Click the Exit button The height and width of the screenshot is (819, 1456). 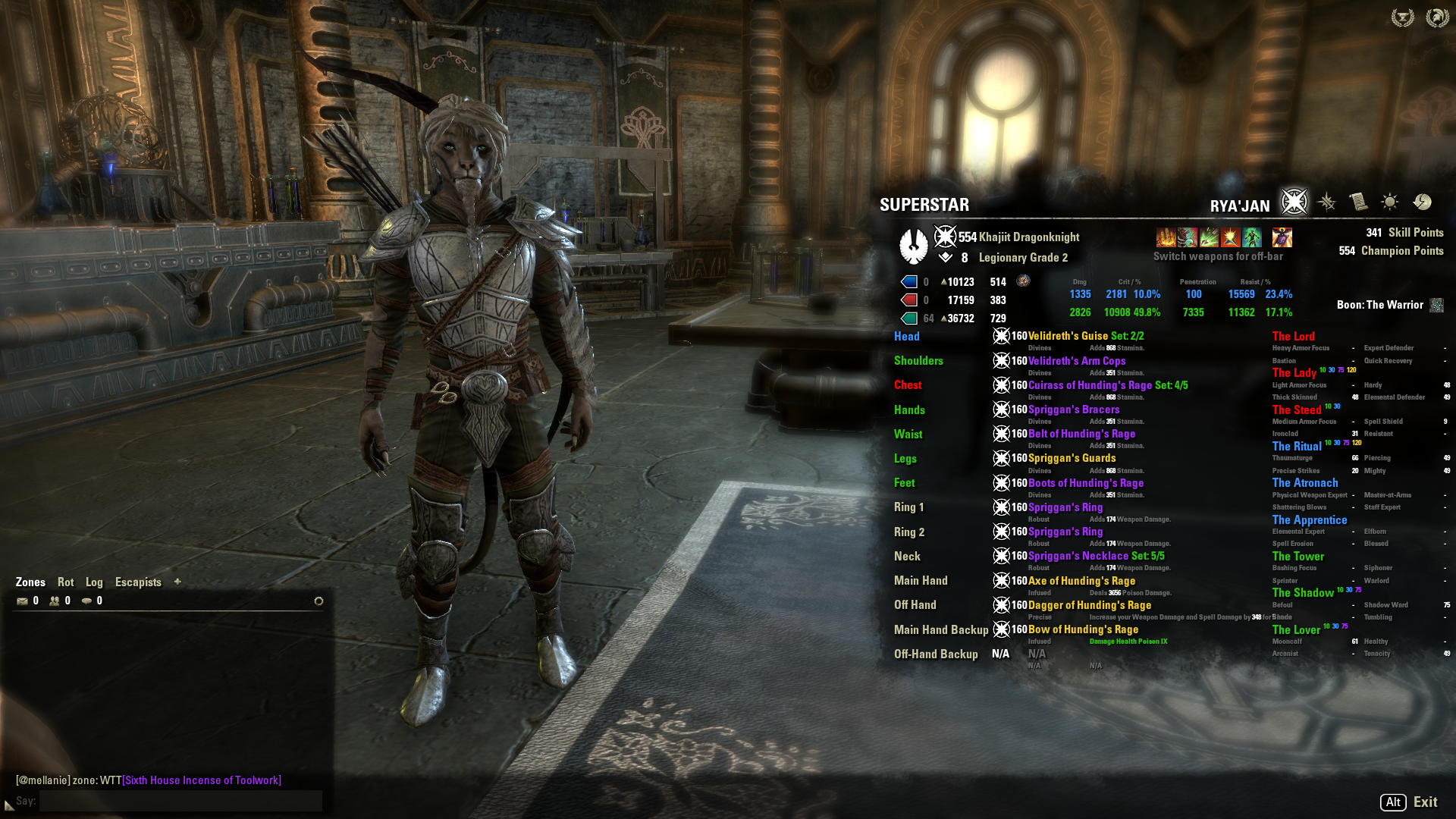pyautogui.click(x=1425, y=802)
